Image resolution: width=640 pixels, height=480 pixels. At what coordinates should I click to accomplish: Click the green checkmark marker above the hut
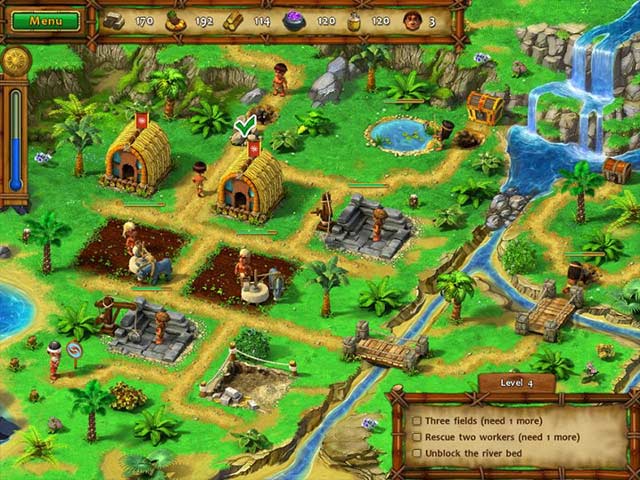(244, 126)
